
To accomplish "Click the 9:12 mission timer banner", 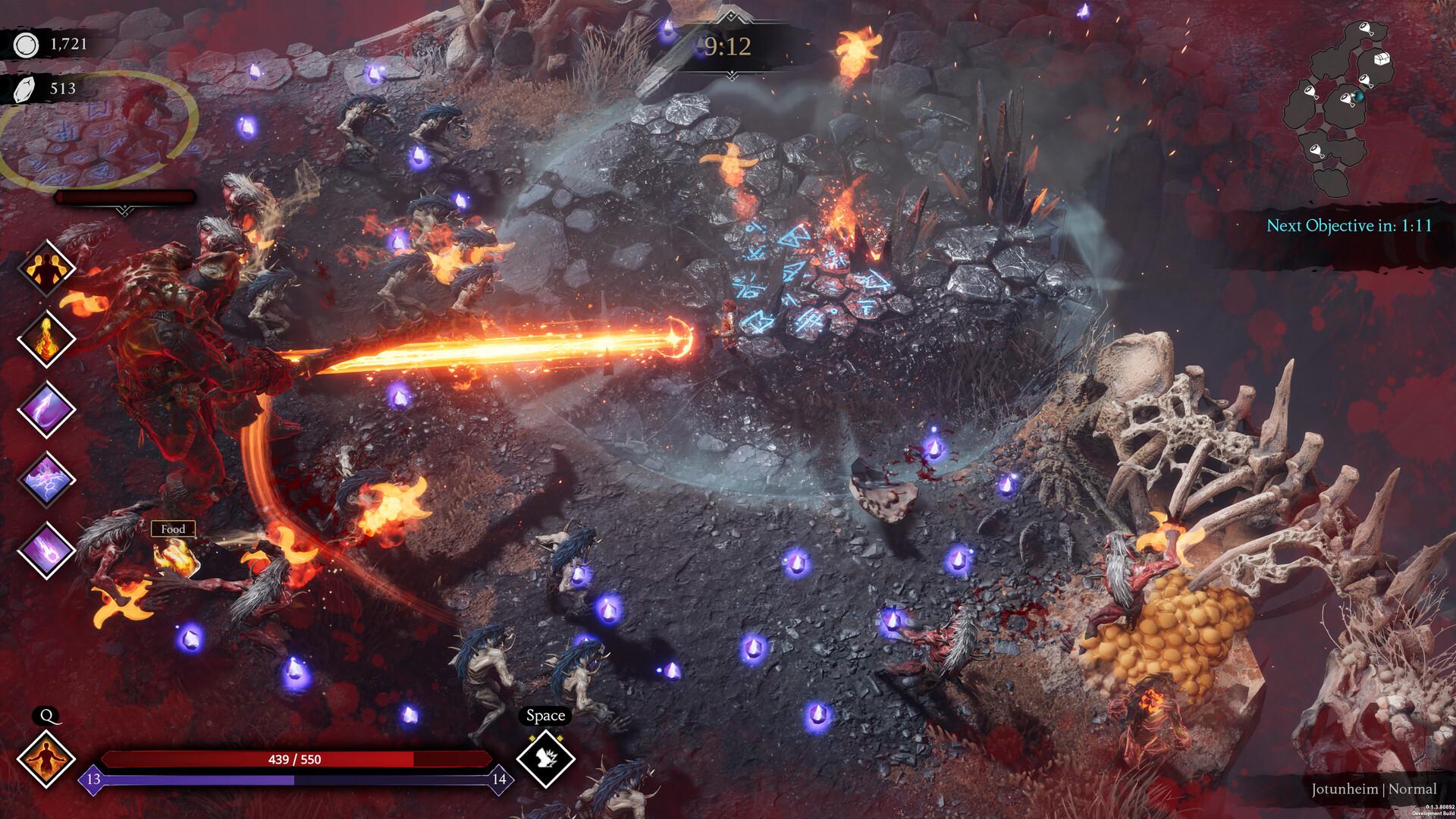I will [x=727, y=47].
